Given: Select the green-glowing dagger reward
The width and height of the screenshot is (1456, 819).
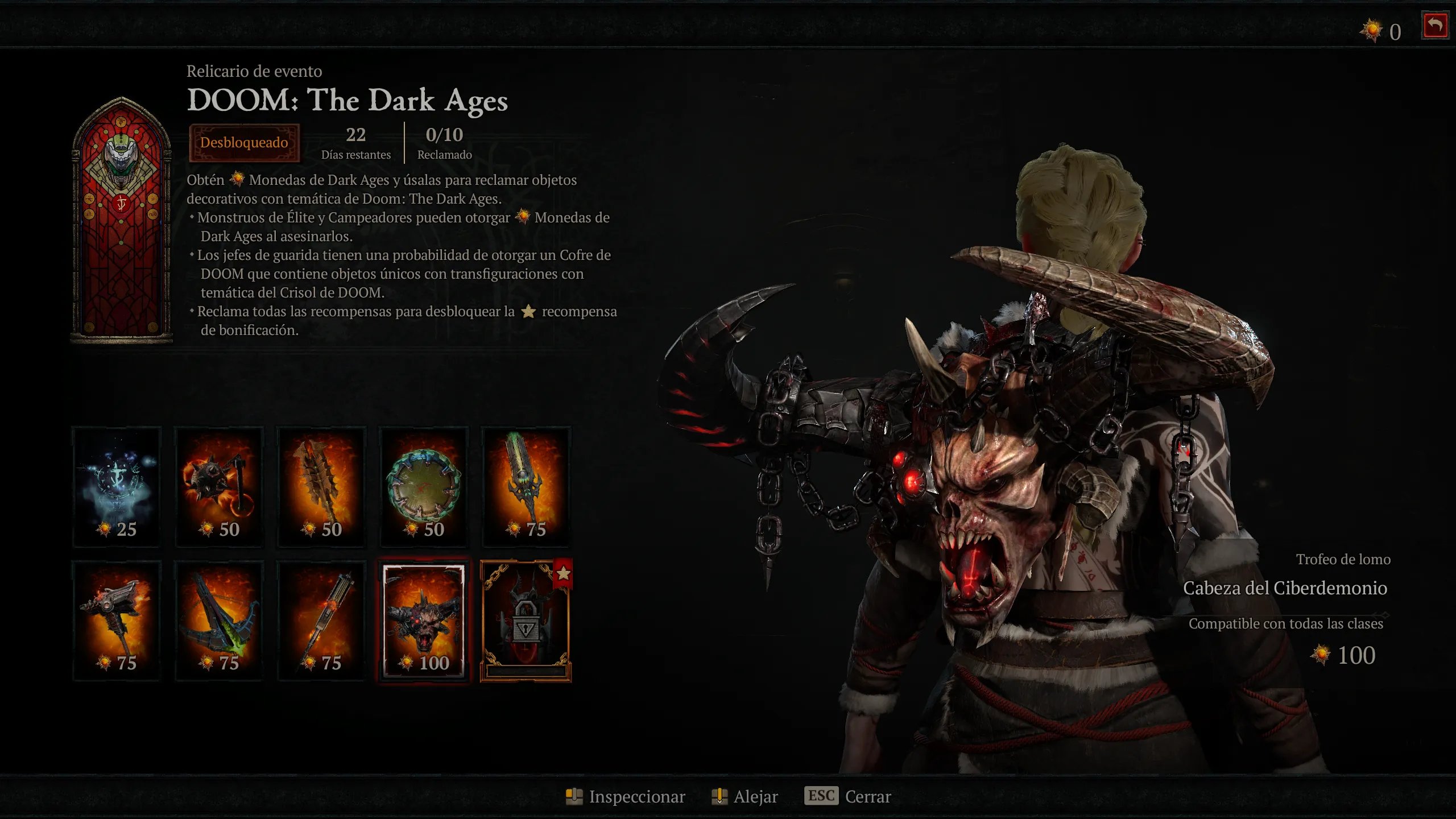Looking at the screenshot, I should (526, 486).
